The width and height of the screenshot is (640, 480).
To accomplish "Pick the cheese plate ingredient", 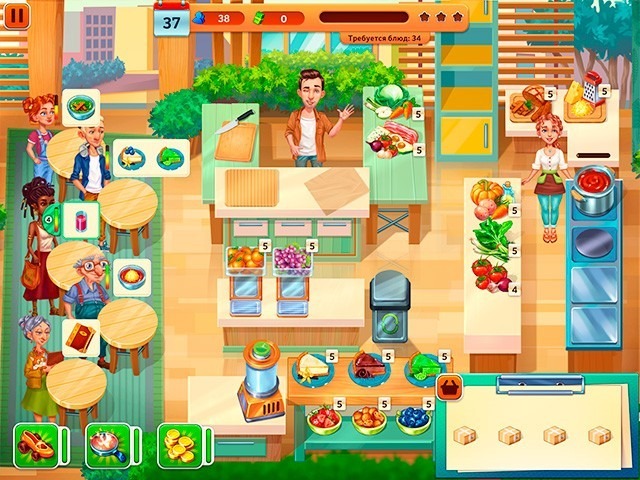I will point(313,368).
